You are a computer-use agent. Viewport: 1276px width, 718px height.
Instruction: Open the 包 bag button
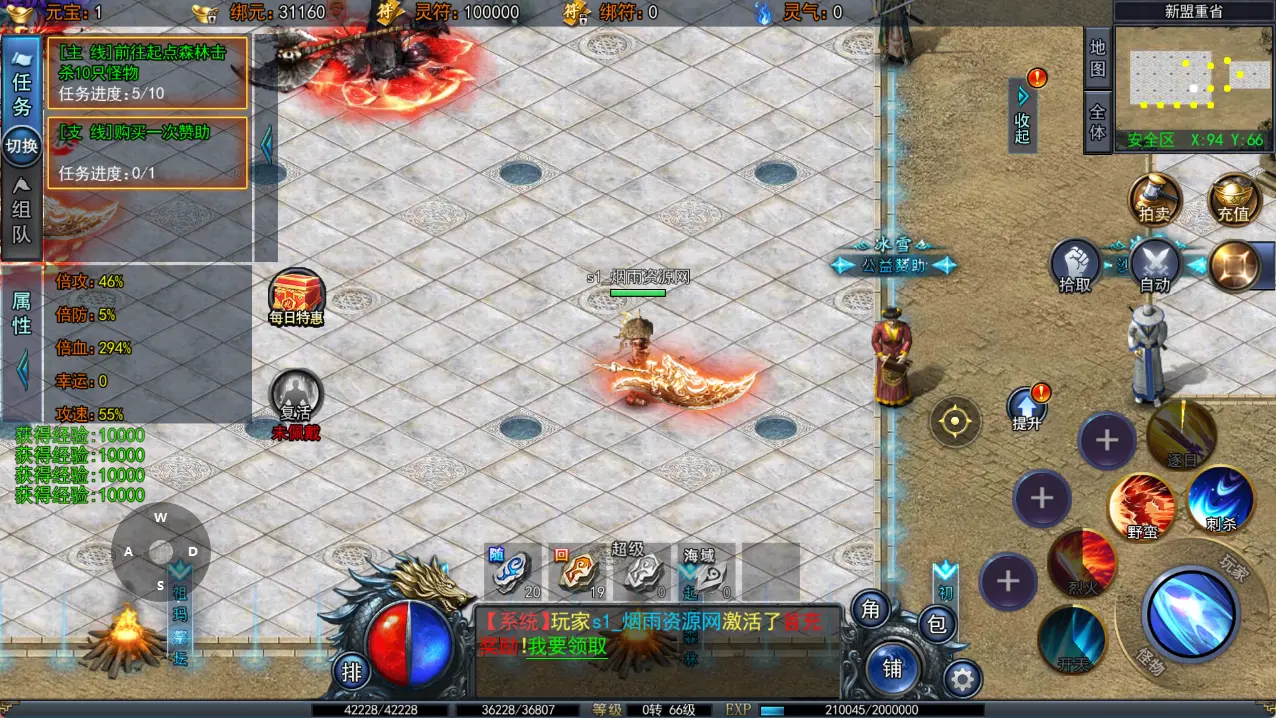(936, 625)
